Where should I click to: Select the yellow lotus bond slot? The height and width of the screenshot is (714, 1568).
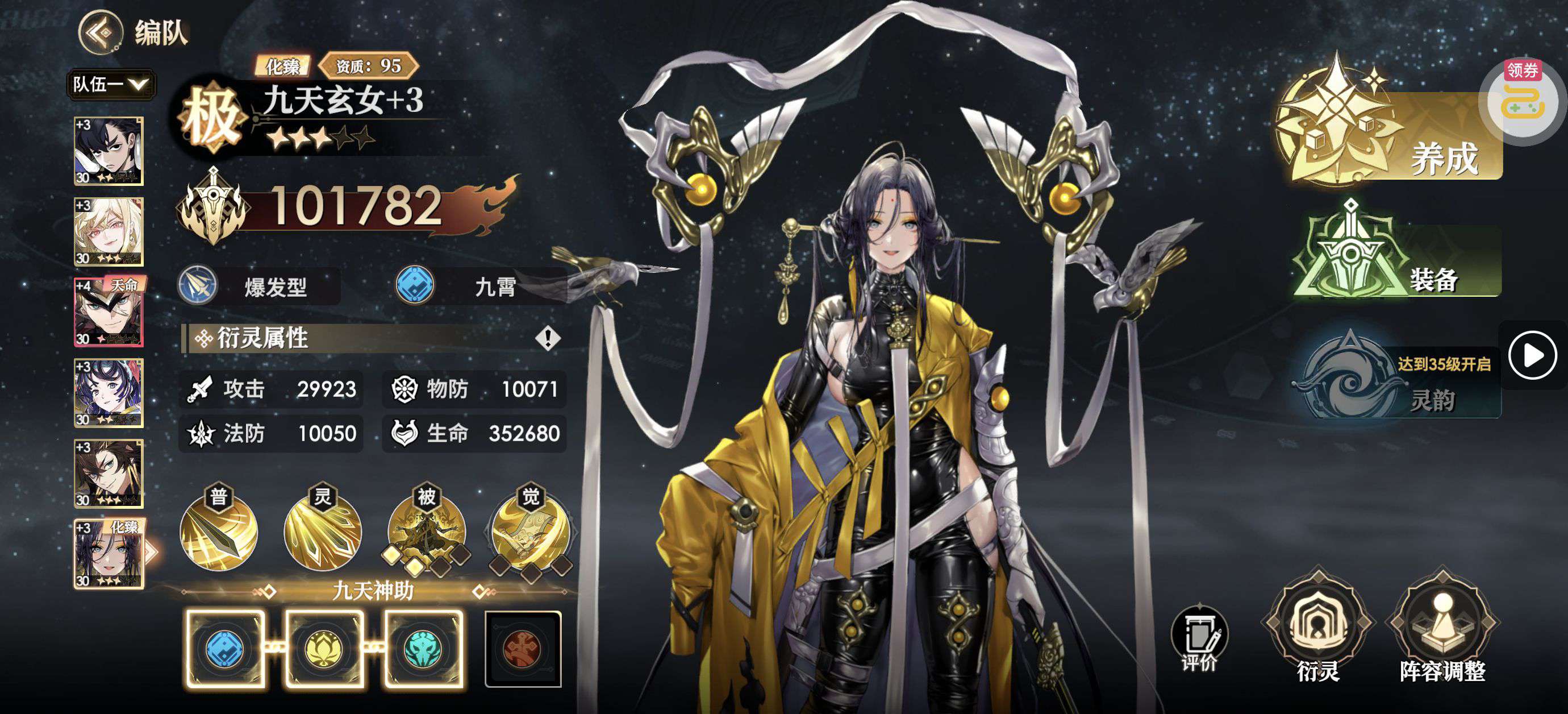point(324,649)
